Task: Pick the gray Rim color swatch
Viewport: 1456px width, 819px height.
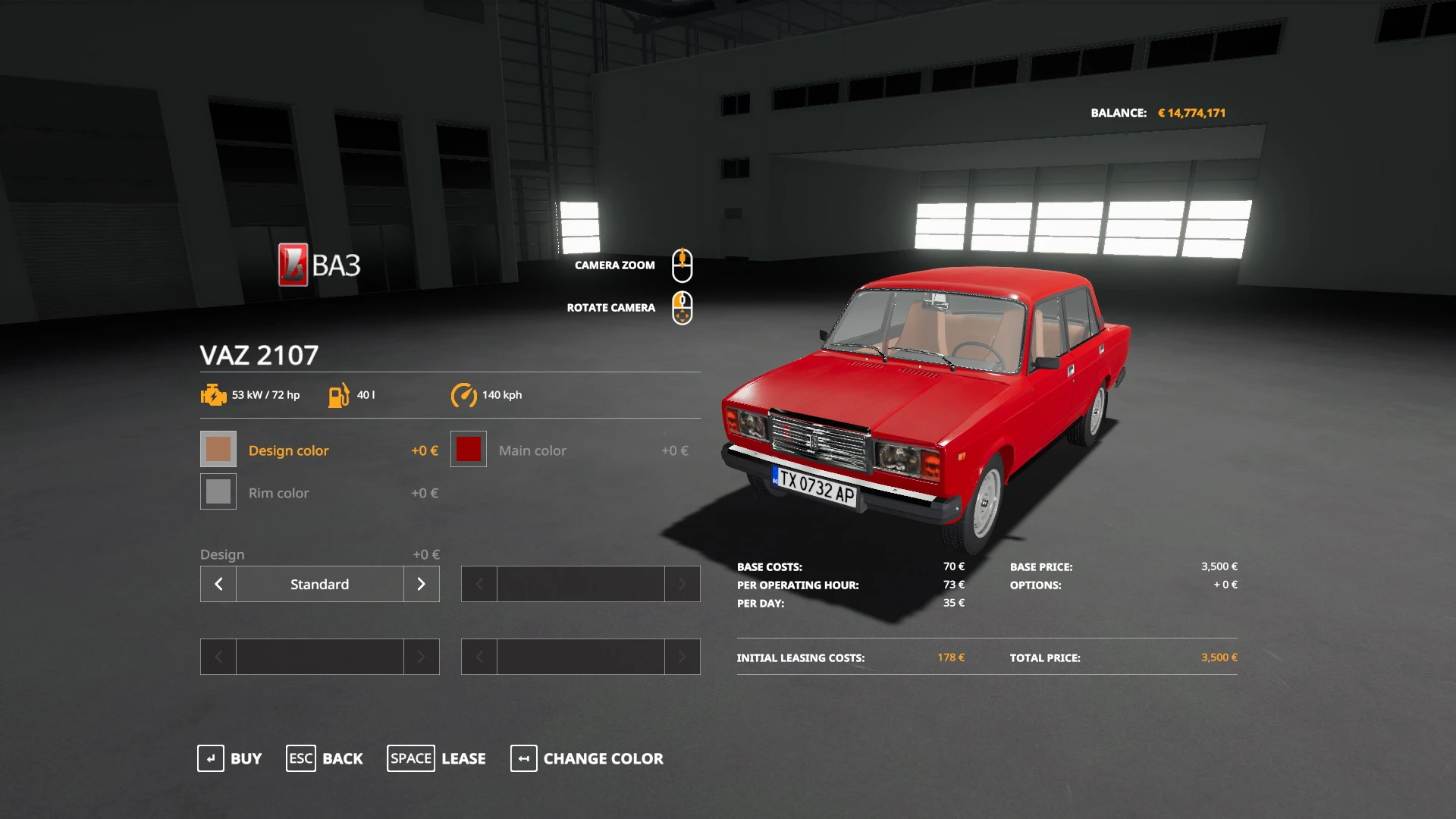Action: pos(218,492)
